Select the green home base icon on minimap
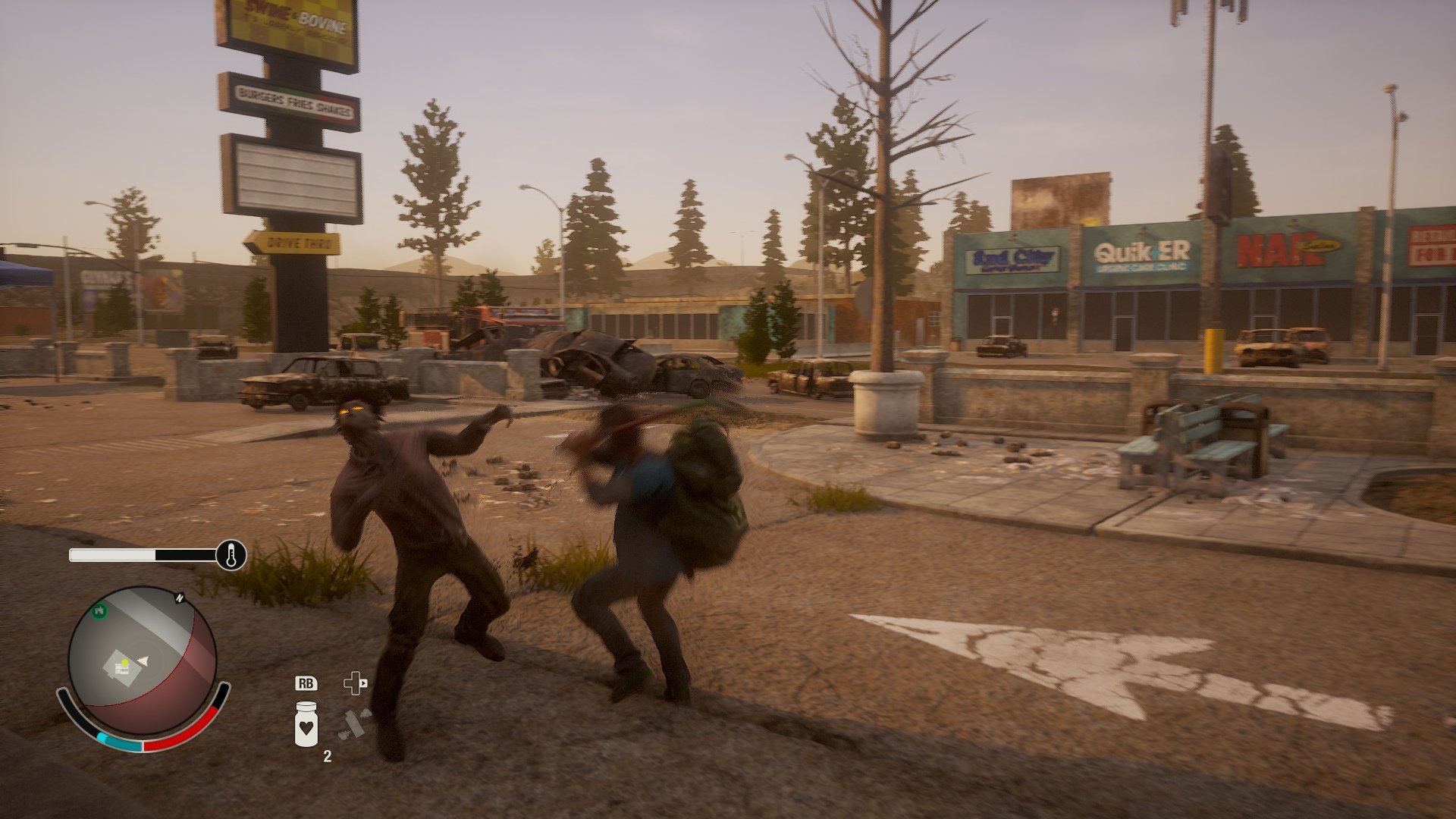This screenshot has height=819, width=1456. tap(99, 612)
